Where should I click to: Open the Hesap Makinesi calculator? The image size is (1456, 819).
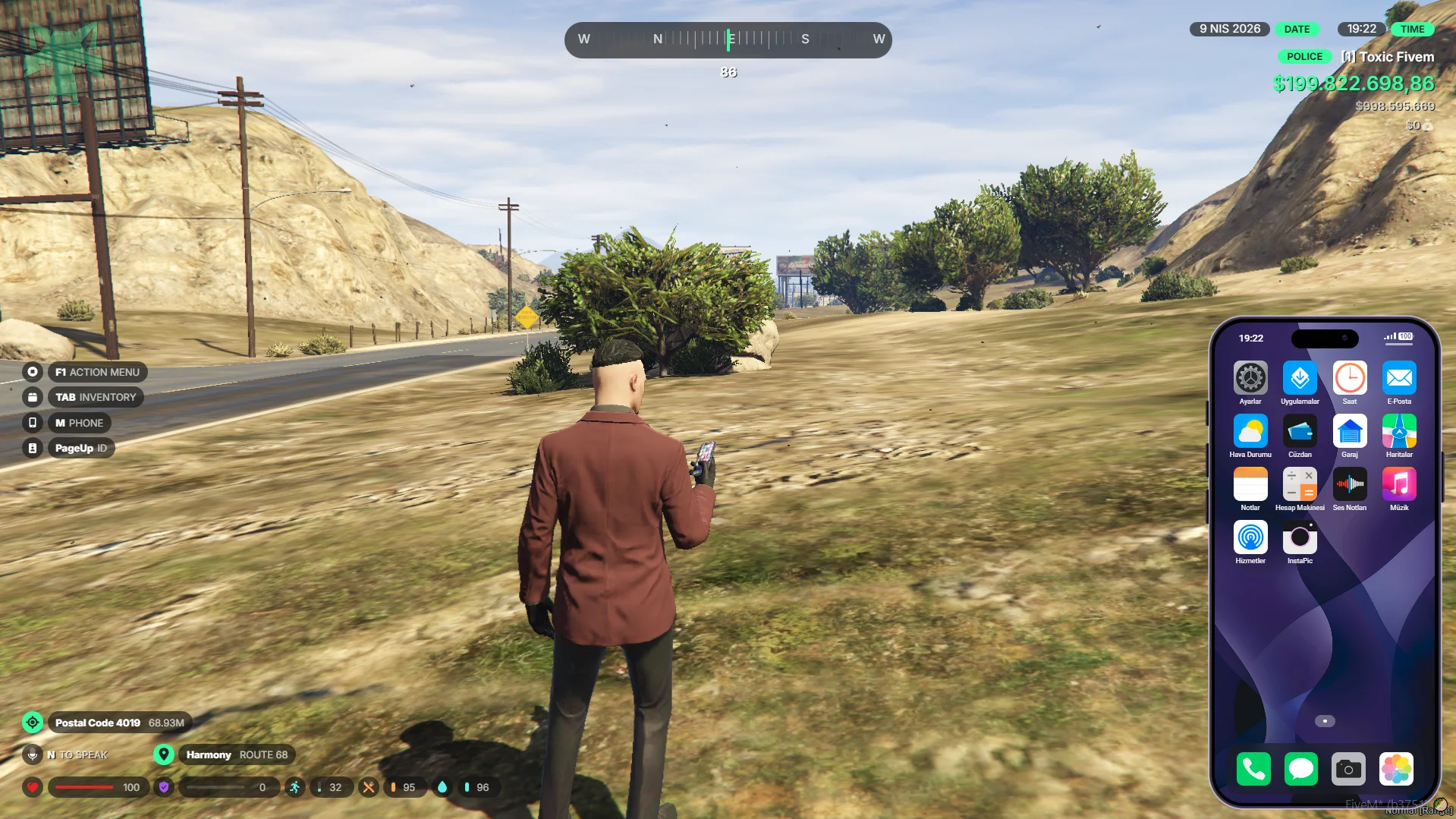[x=1300, y=484]
